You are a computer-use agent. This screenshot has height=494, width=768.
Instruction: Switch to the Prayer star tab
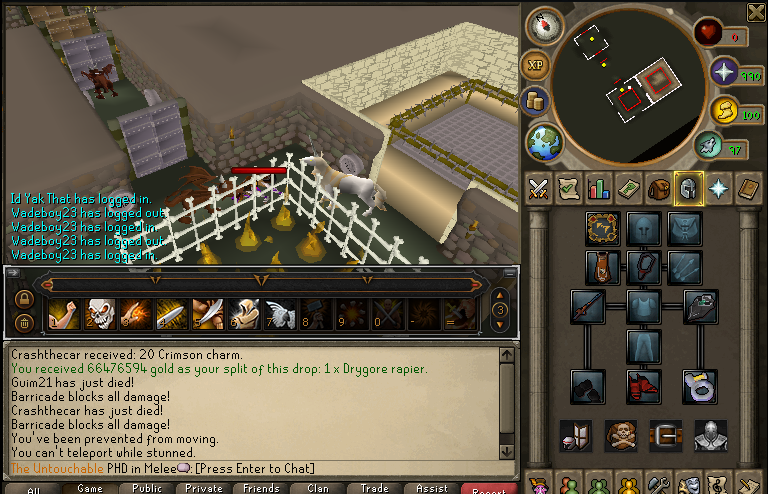coord(719,188)
